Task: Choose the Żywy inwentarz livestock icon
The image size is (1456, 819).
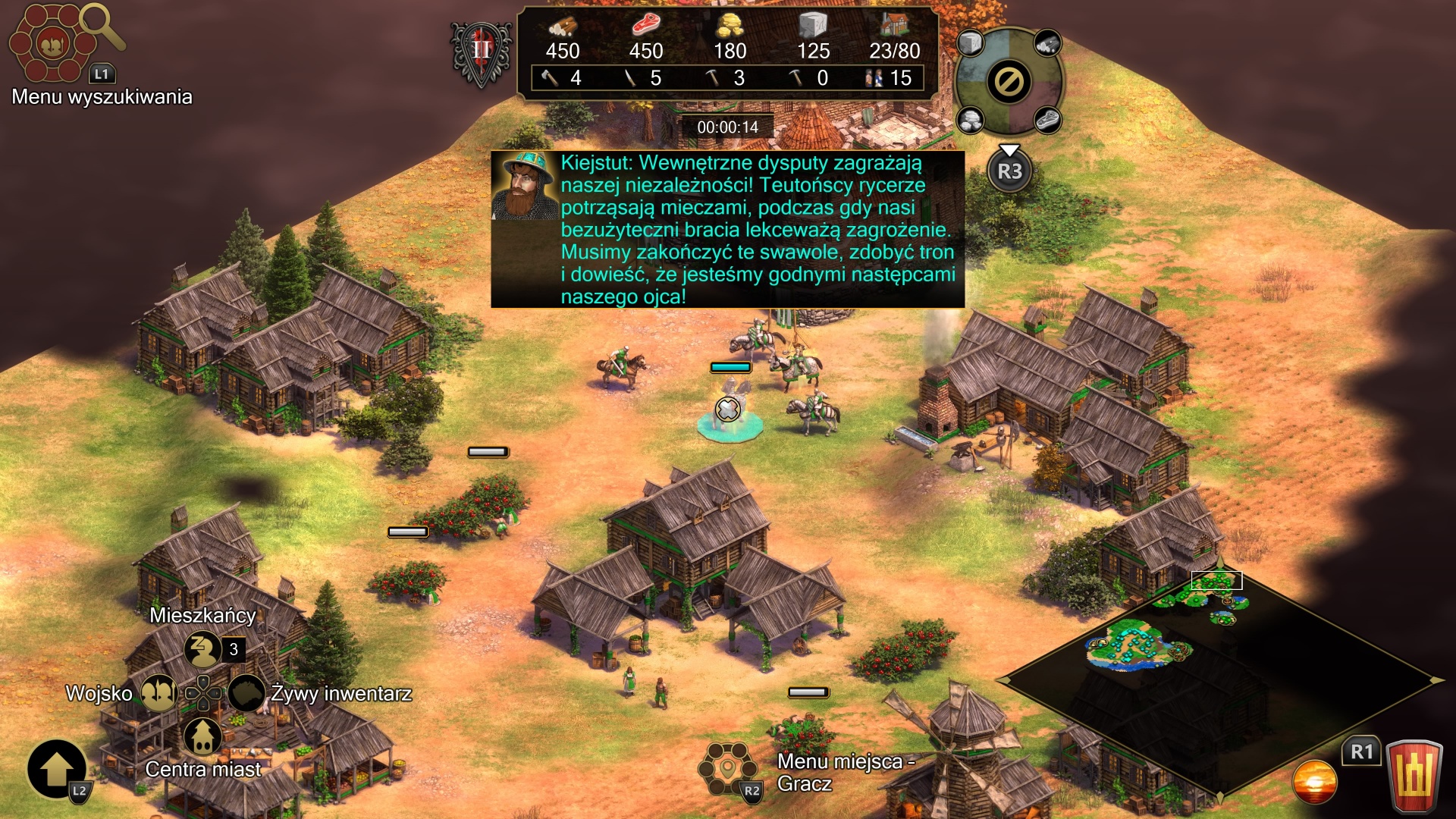Action: click(x=246, y=693)
